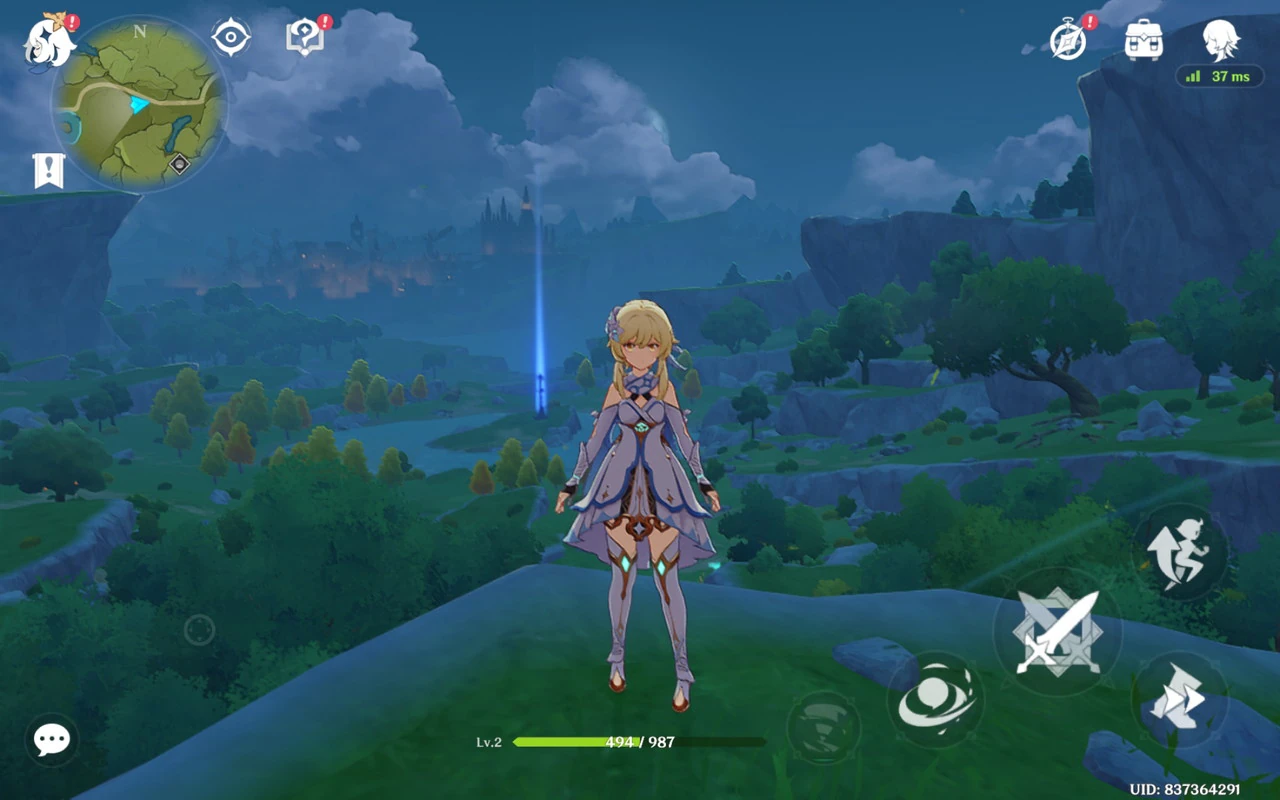Open the Paimon menu icon
This screenshot has height=800, width=1280.
49,43
